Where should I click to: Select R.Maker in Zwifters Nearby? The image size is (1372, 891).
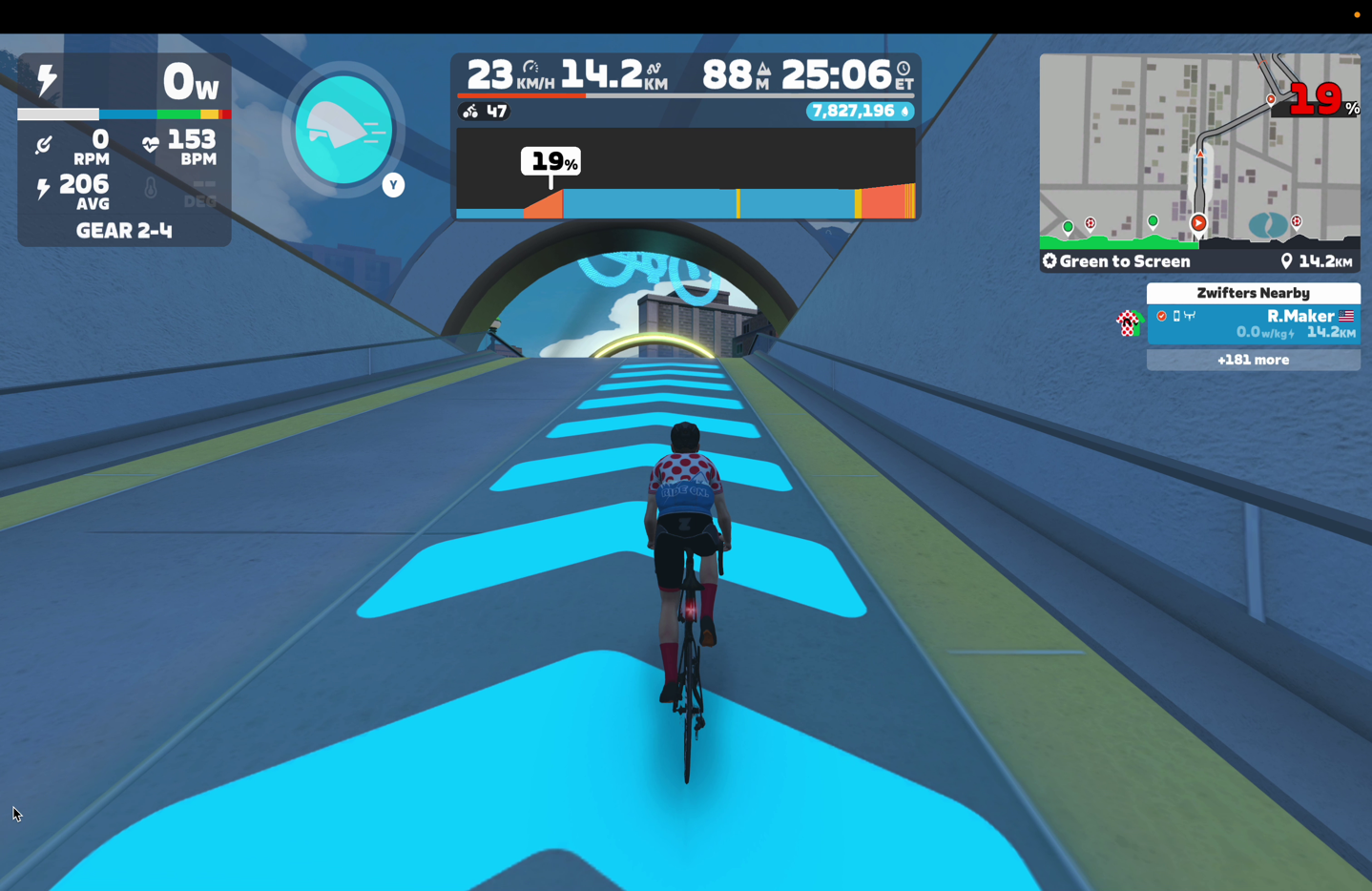1253,323
